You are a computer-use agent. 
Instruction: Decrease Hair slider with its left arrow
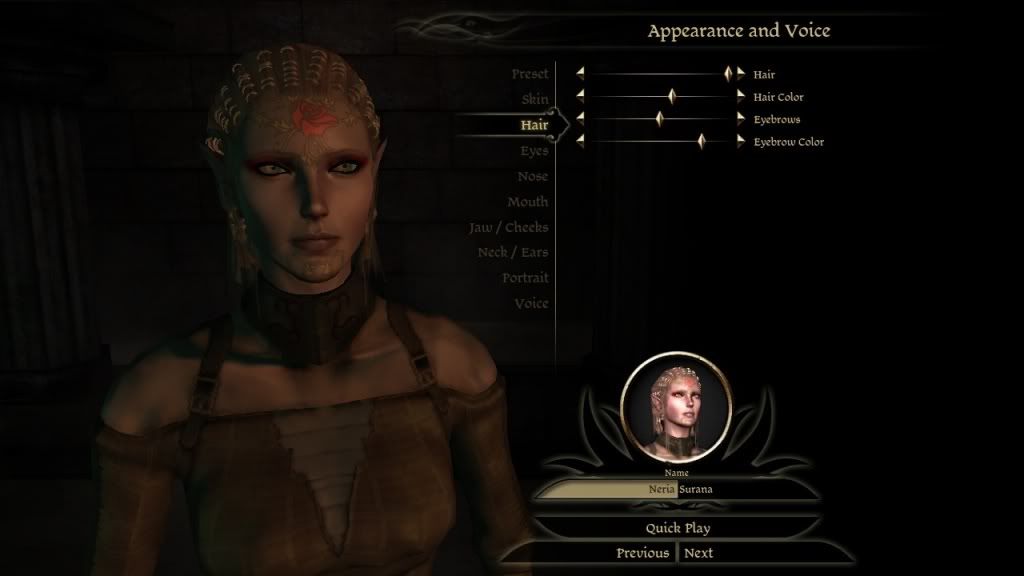click(x=580, y=74)
